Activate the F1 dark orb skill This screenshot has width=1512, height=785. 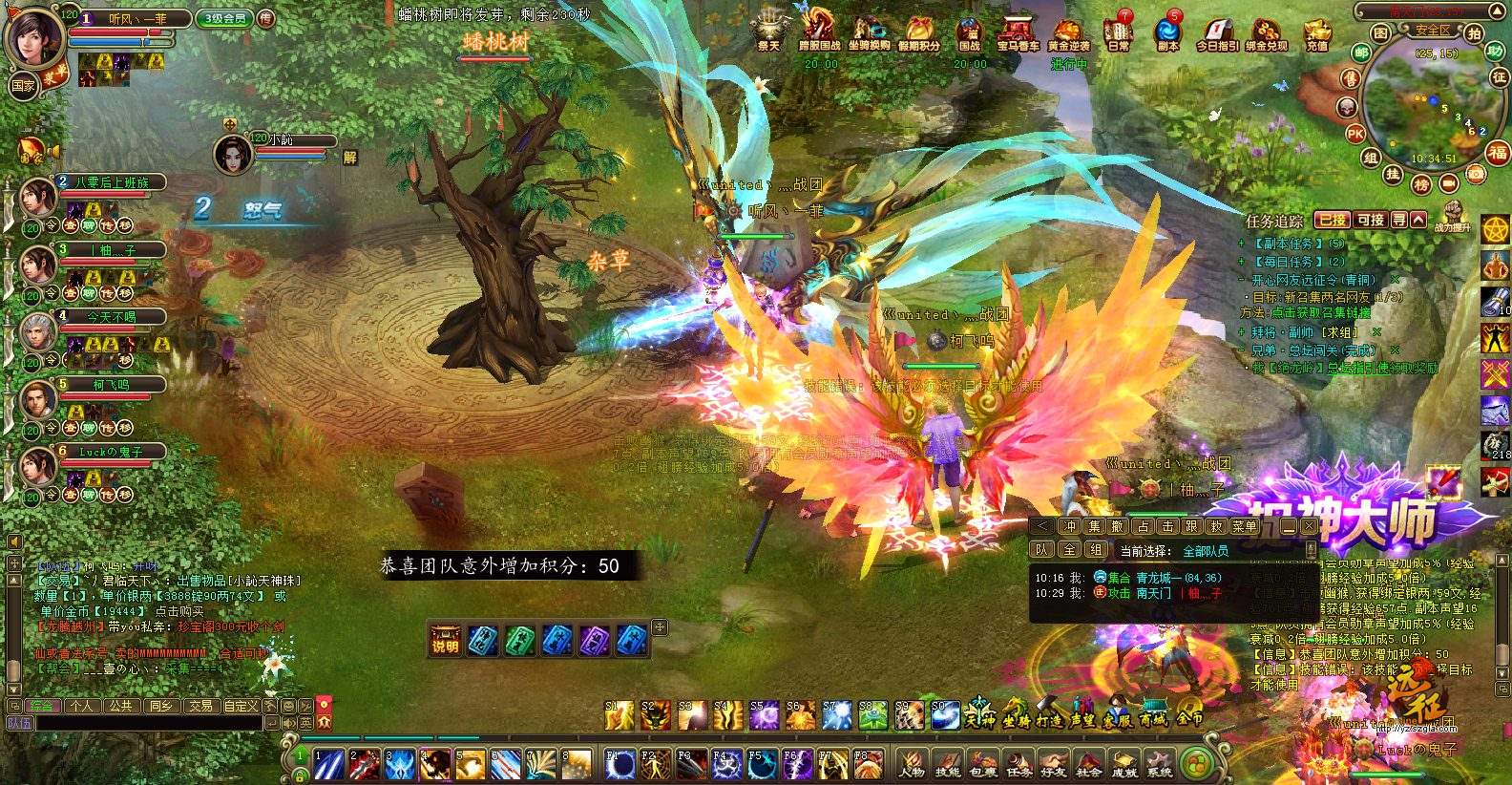(x=621, y=764)
